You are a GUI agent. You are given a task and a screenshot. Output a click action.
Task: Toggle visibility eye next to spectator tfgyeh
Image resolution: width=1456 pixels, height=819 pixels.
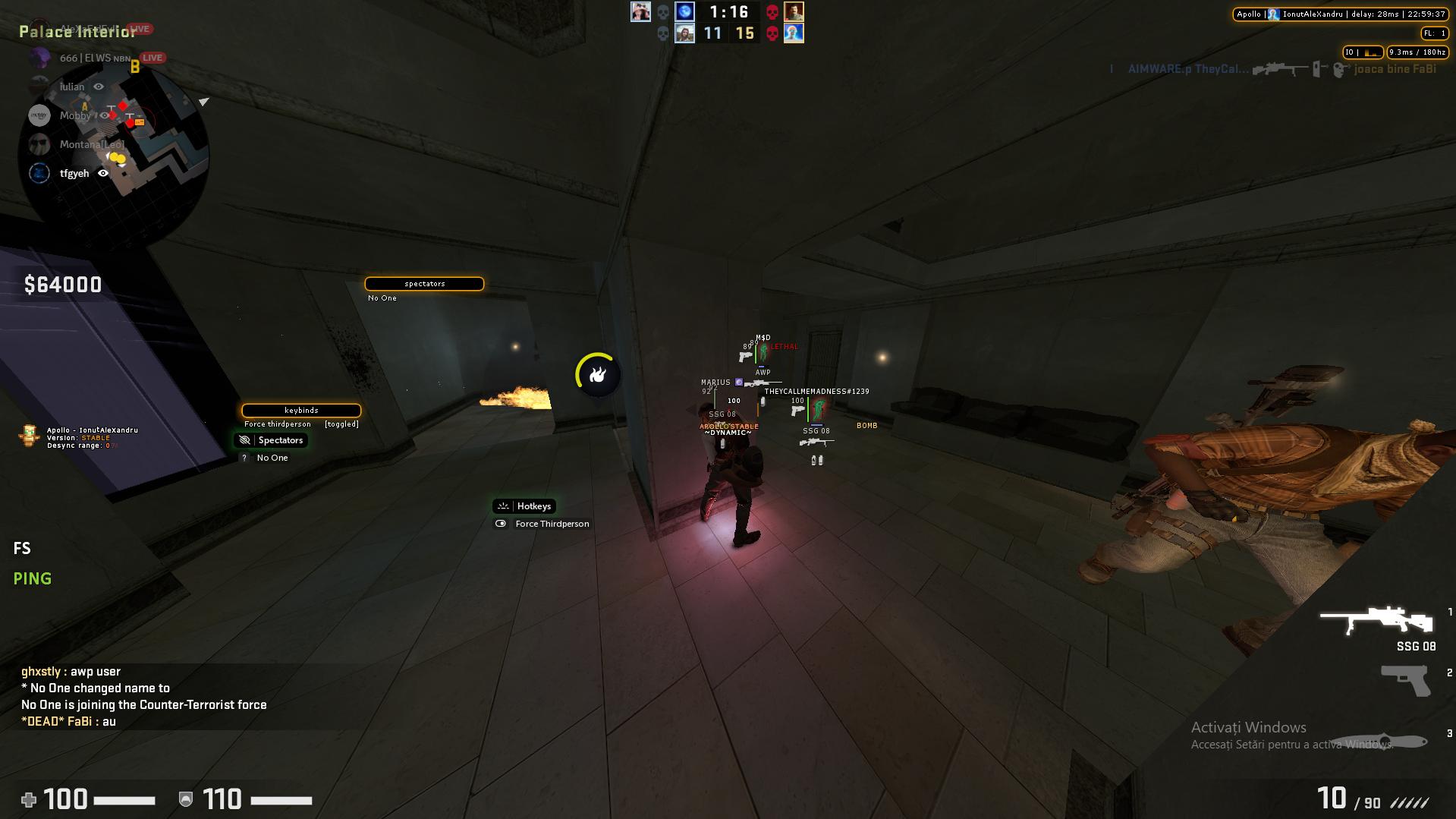coord(104,173)
